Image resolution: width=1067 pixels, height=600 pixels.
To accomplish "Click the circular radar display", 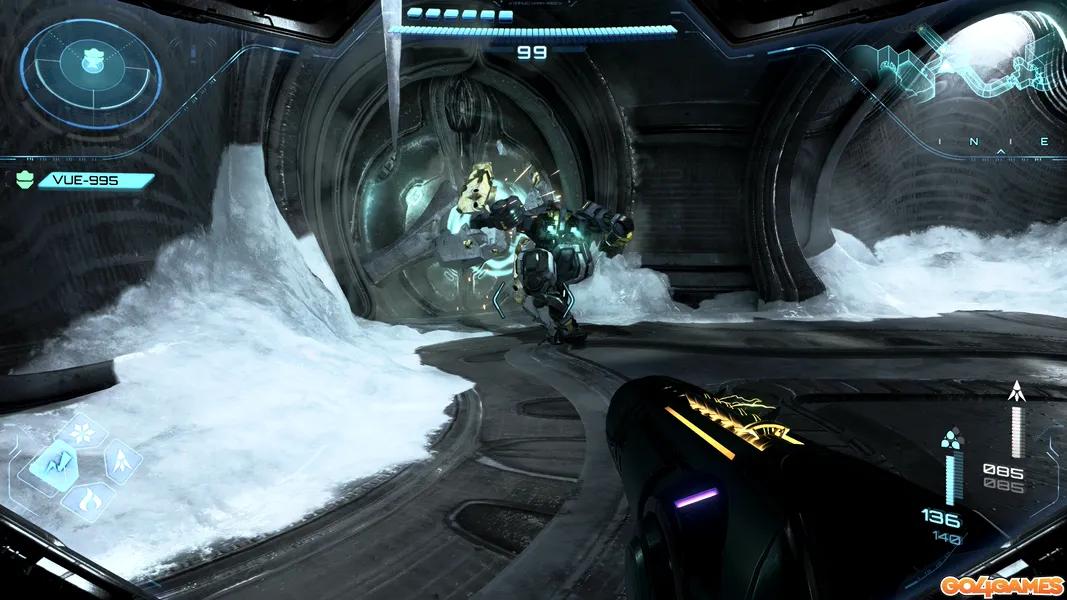I will pos(91,73).
